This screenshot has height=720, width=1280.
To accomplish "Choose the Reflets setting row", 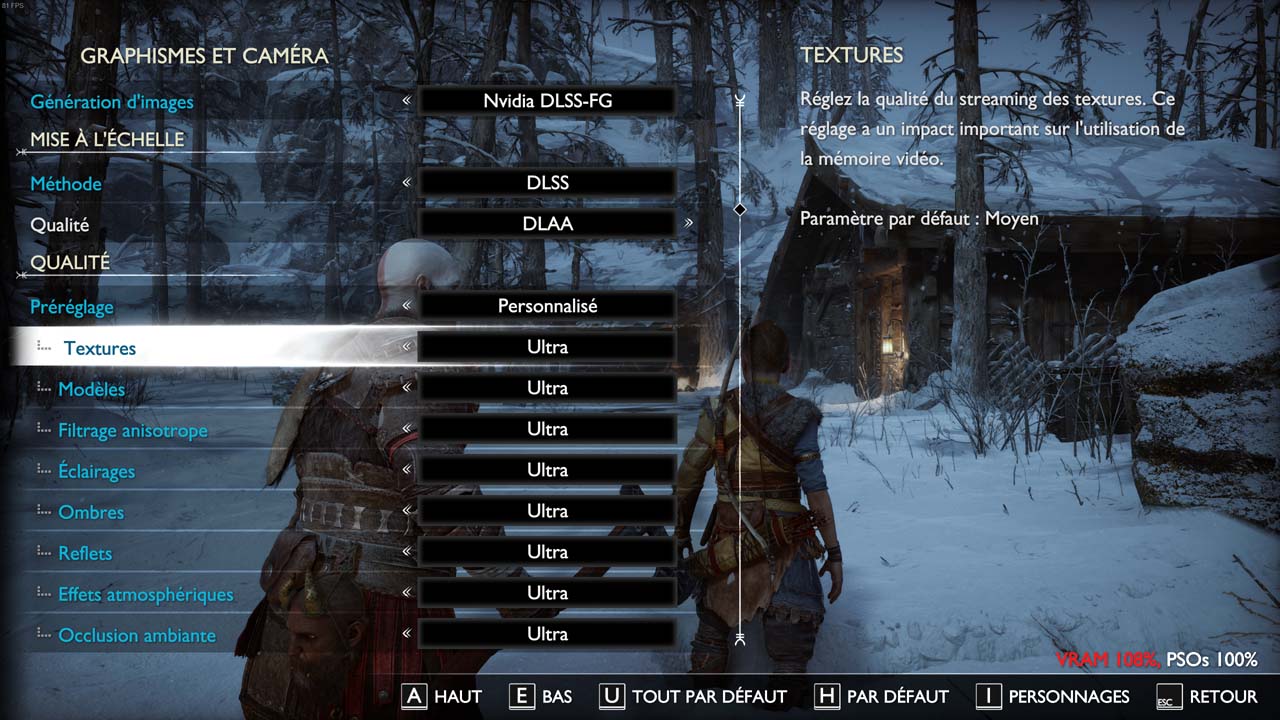I will 85,553.
